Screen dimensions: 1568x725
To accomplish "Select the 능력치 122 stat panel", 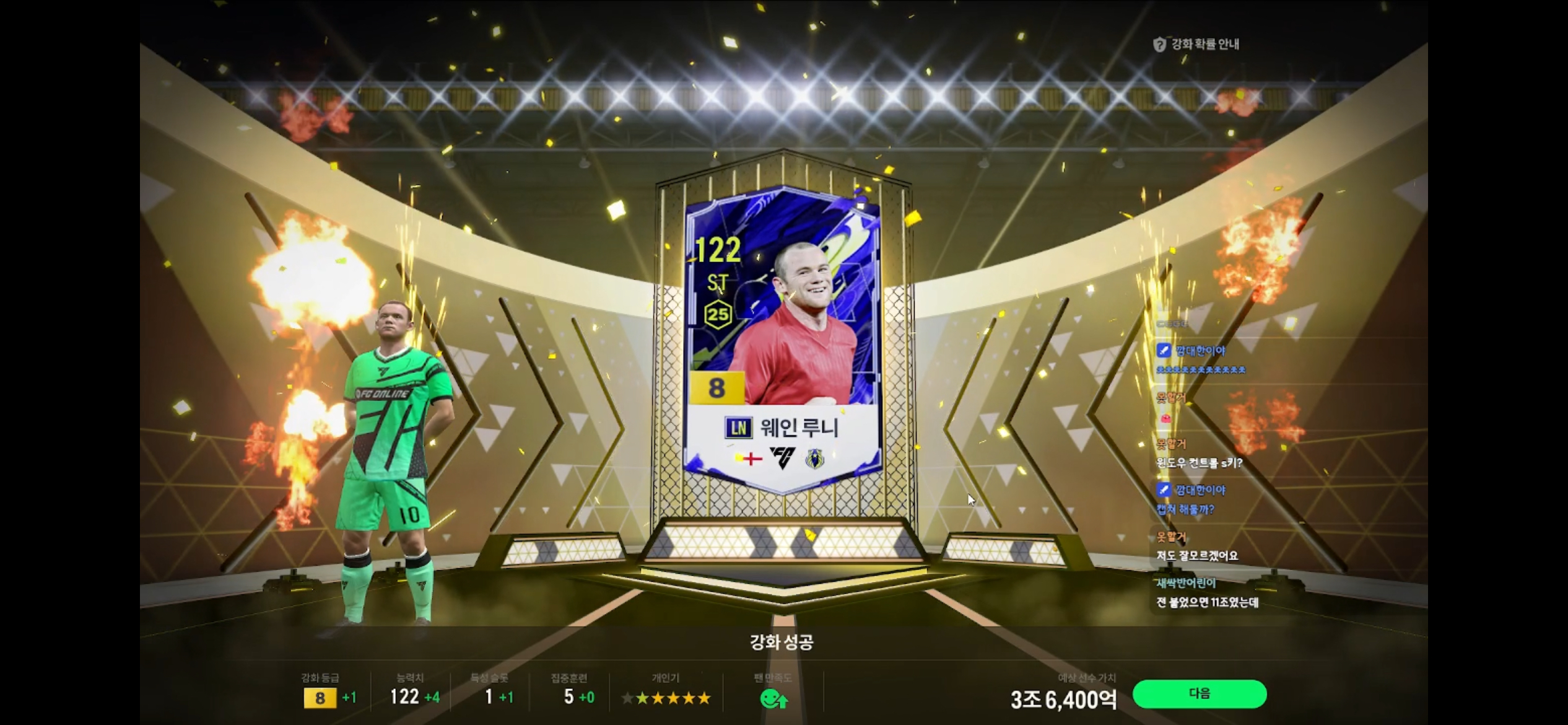I will (x=409, y=688).
